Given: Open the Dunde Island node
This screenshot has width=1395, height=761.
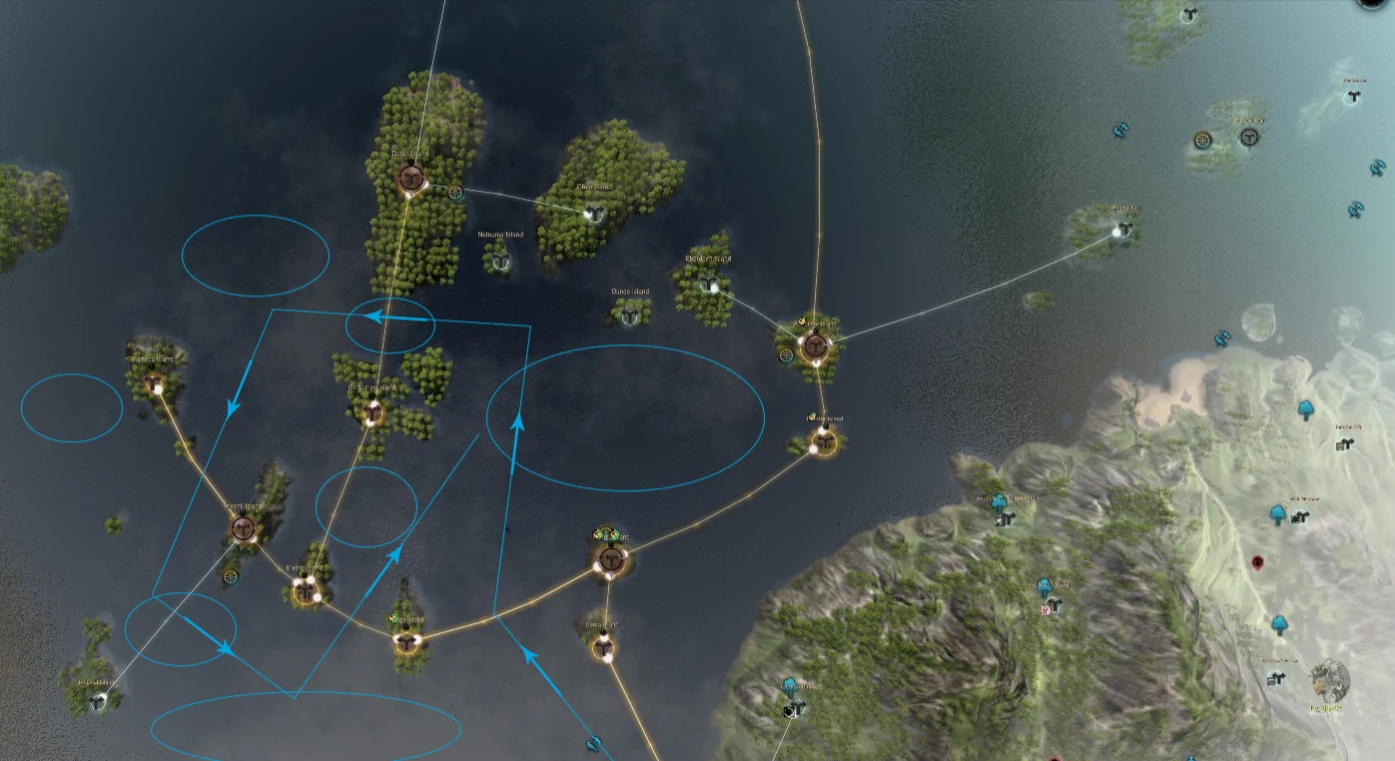Looking at the screenshot, I should tap(630, 316).
